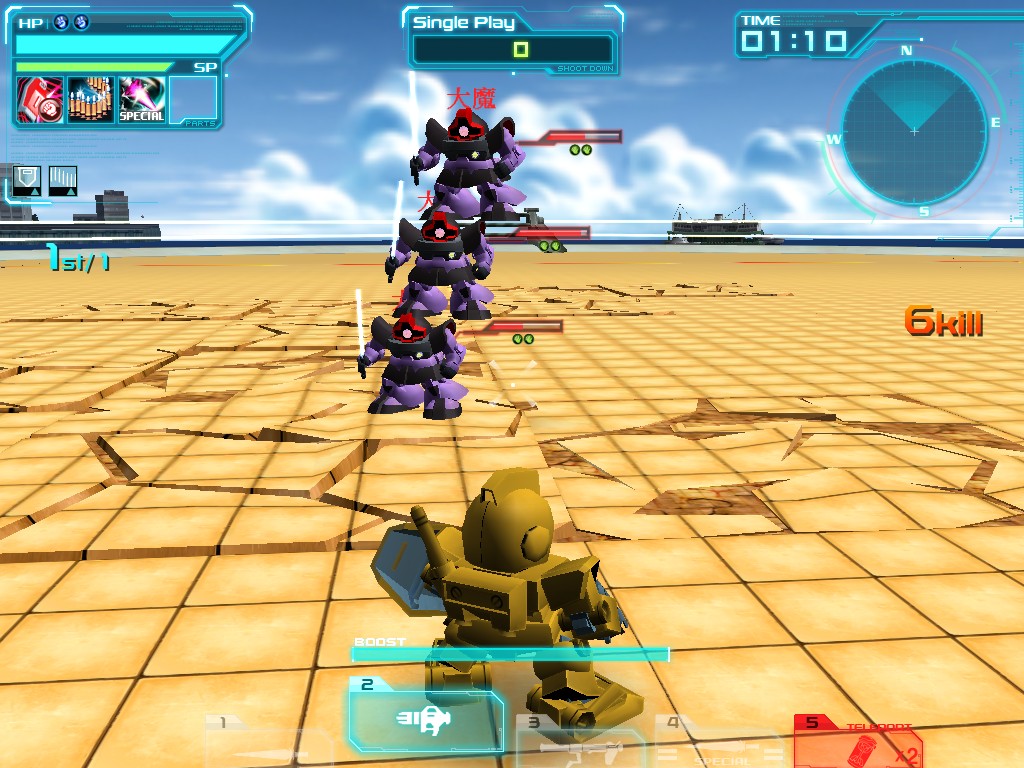Open the compass radar minimap
The height and width of the screenshot is (768, 1024).
(x=914, y=132)
